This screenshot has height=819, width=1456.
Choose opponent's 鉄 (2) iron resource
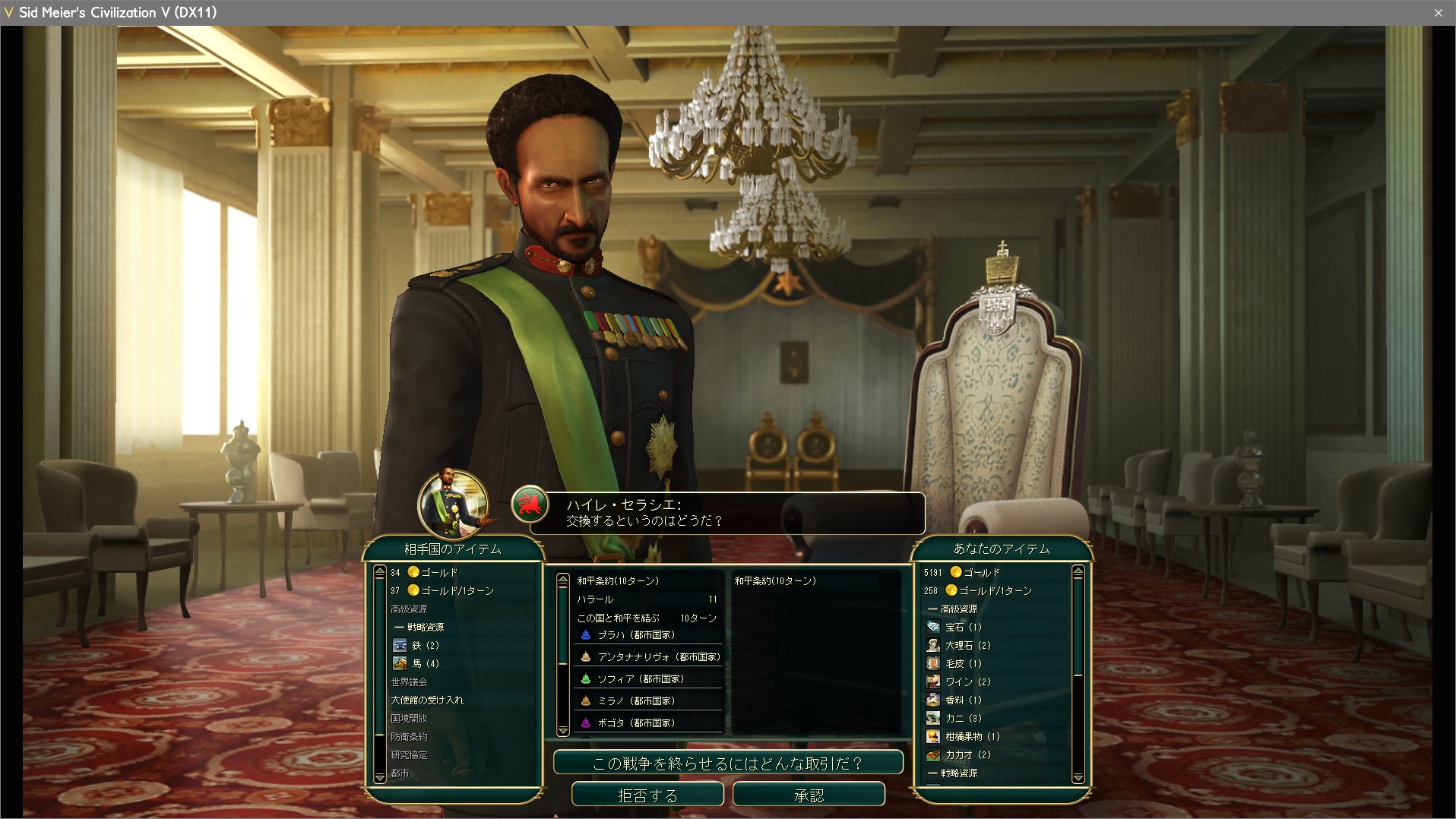[425, 645]
